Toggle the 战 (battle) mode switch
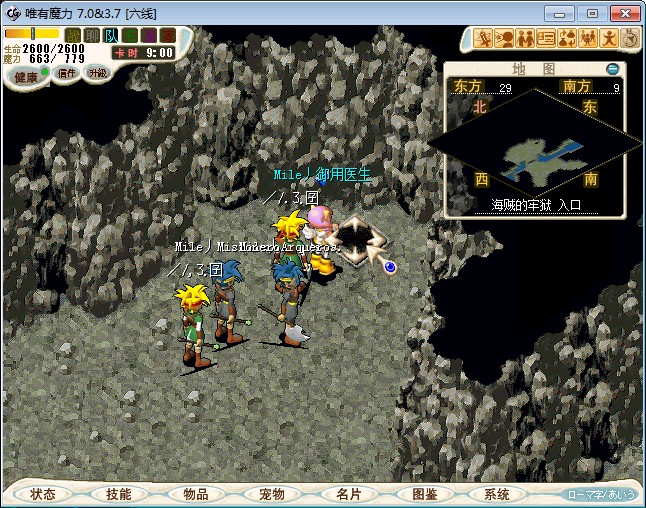Screen dimensions: 646x508 point(73,36)
